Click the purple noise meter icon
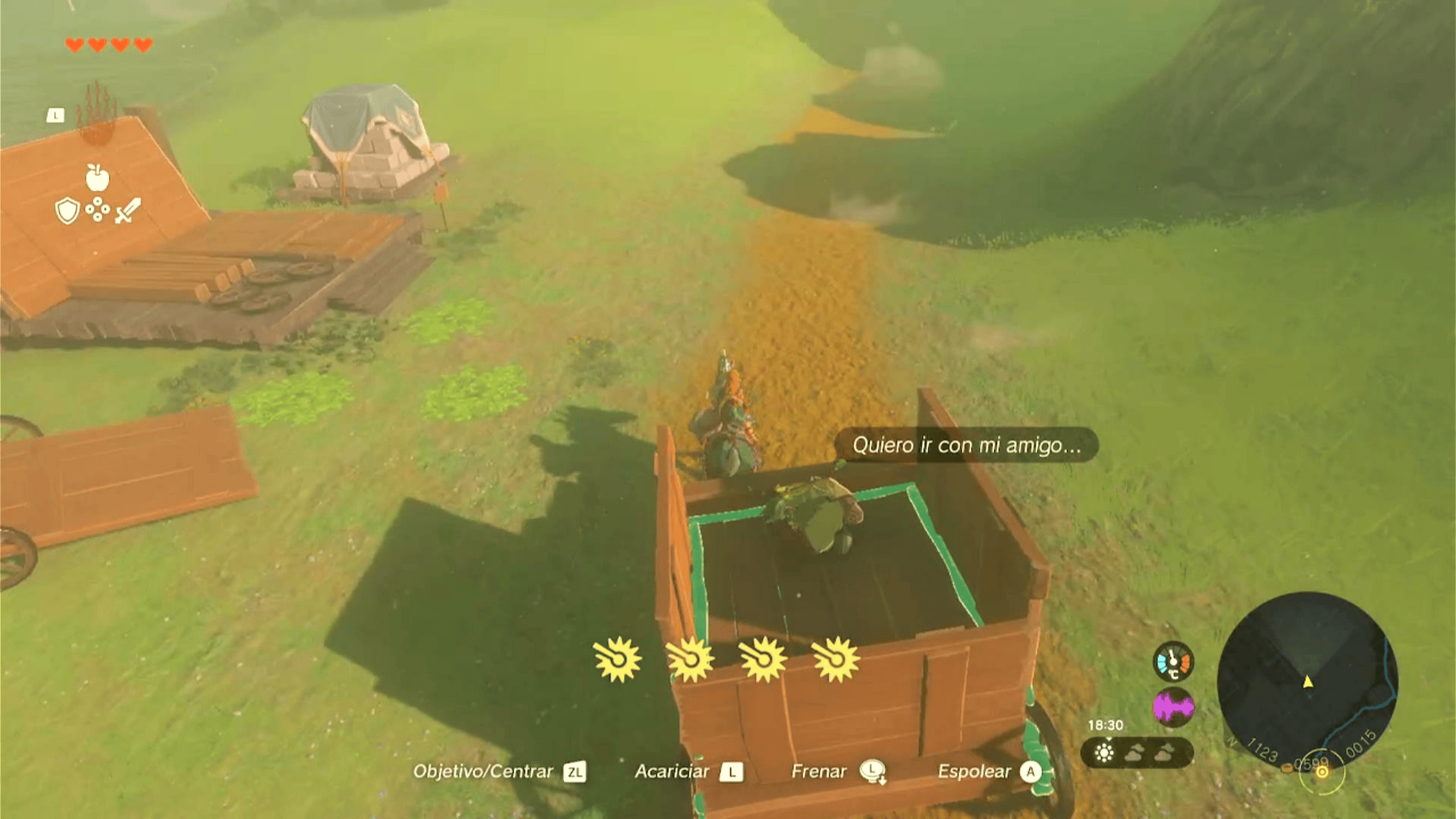The width and height of the screenshot is (1456, 819). pos(1173,707)
